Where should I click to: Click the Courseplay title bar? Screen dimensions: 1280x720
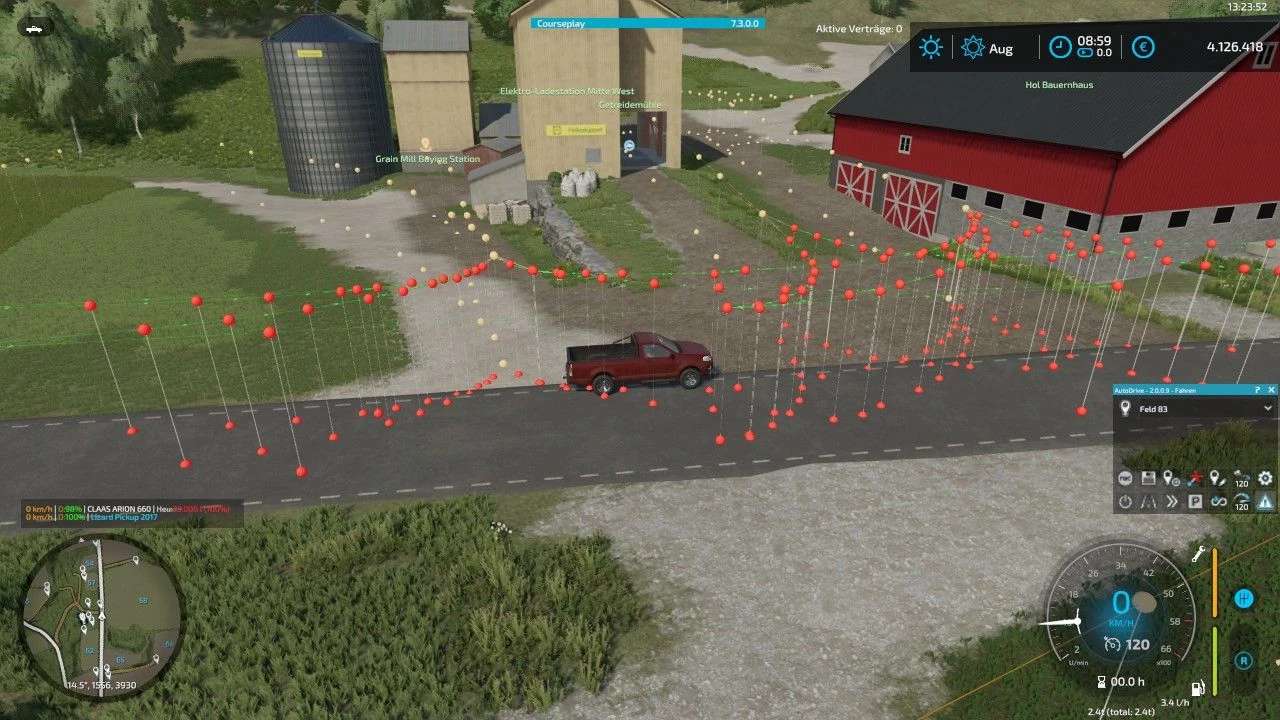click(x=647, y=23)
